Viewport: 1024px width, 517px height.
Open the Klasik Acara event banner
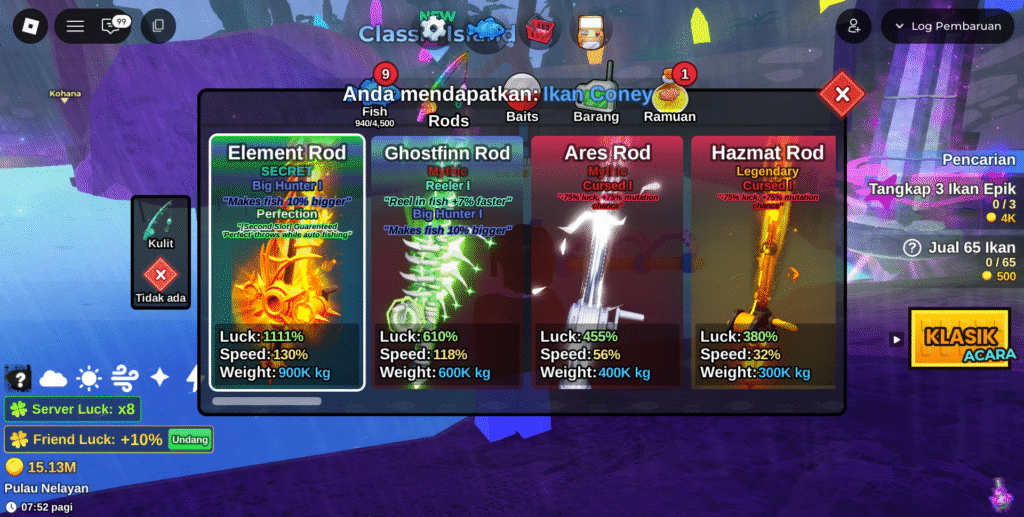coord(961,338)
